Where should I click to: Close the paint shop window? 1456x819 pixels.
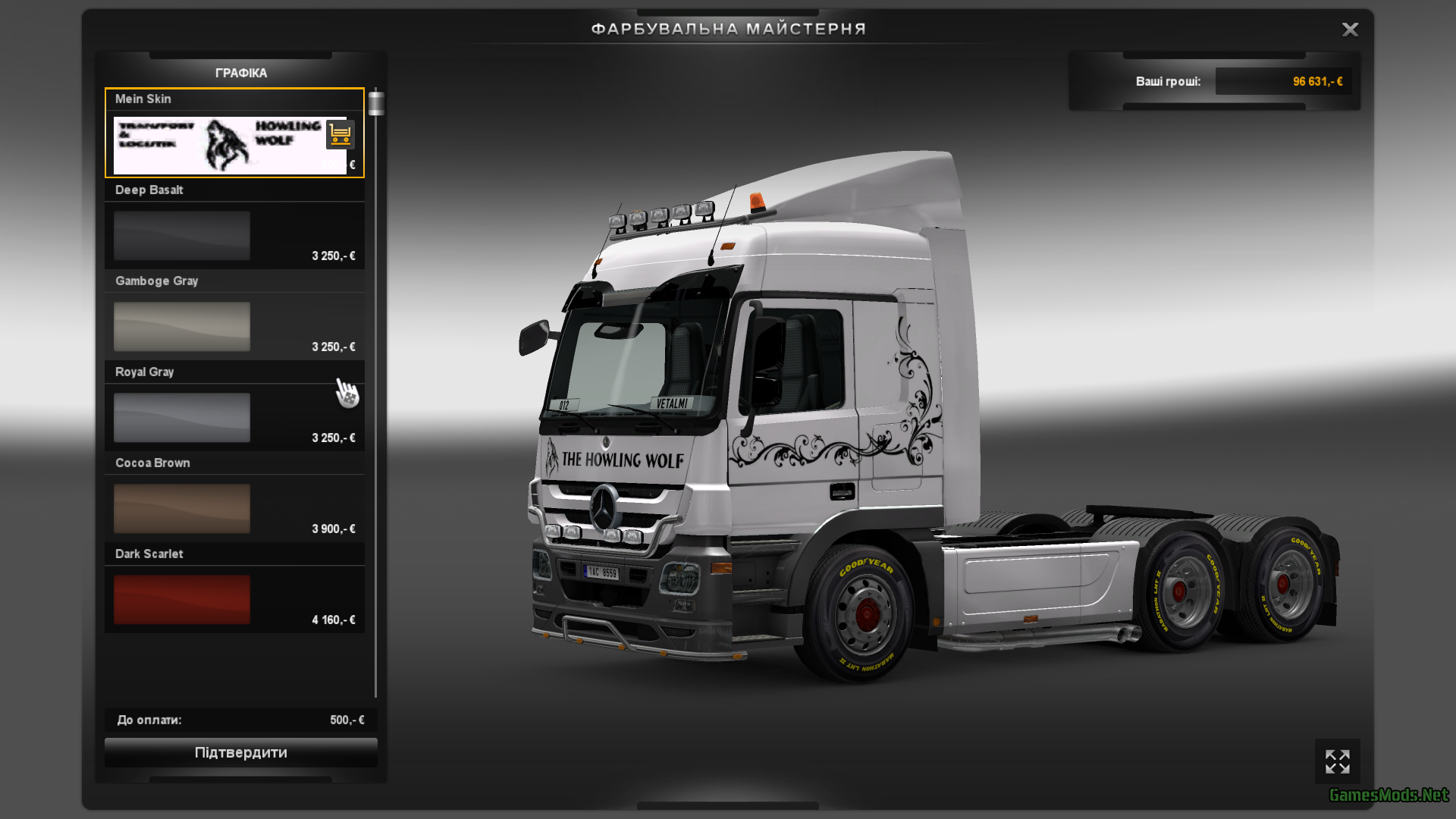coord(1350,30)
